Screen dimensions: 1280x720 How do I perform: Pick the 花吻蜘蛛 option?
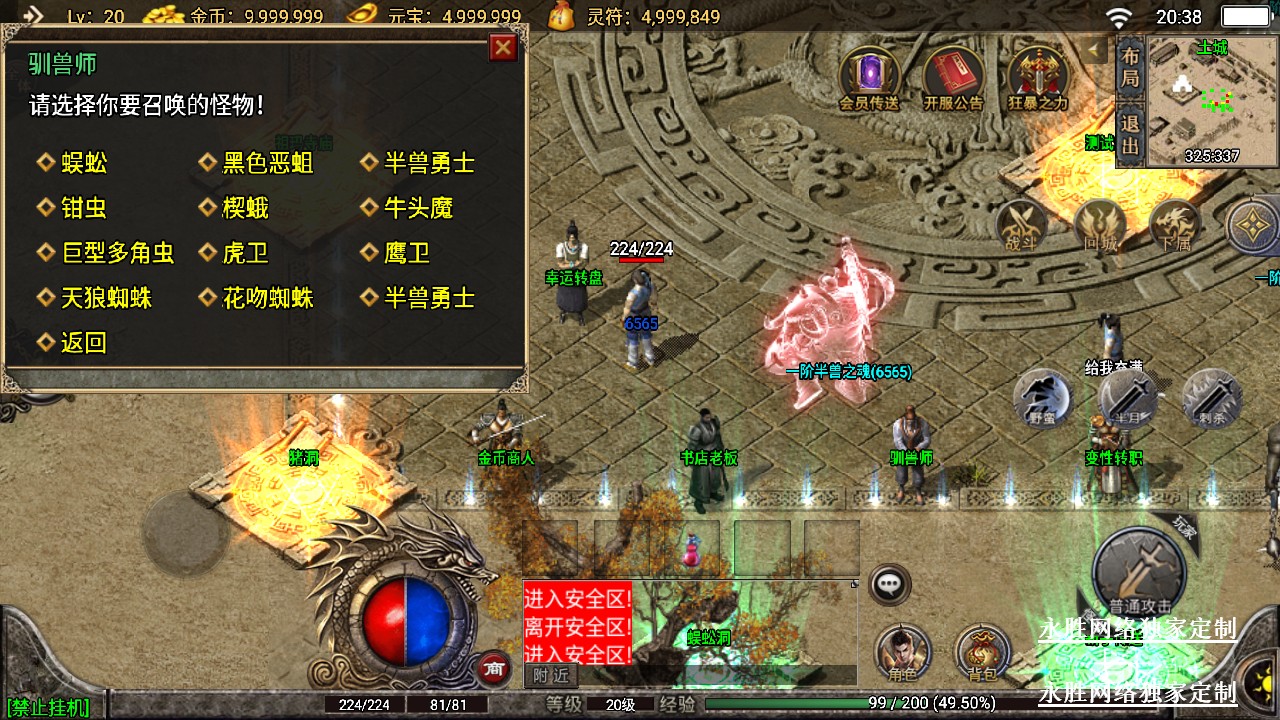[x=267, y=298]
